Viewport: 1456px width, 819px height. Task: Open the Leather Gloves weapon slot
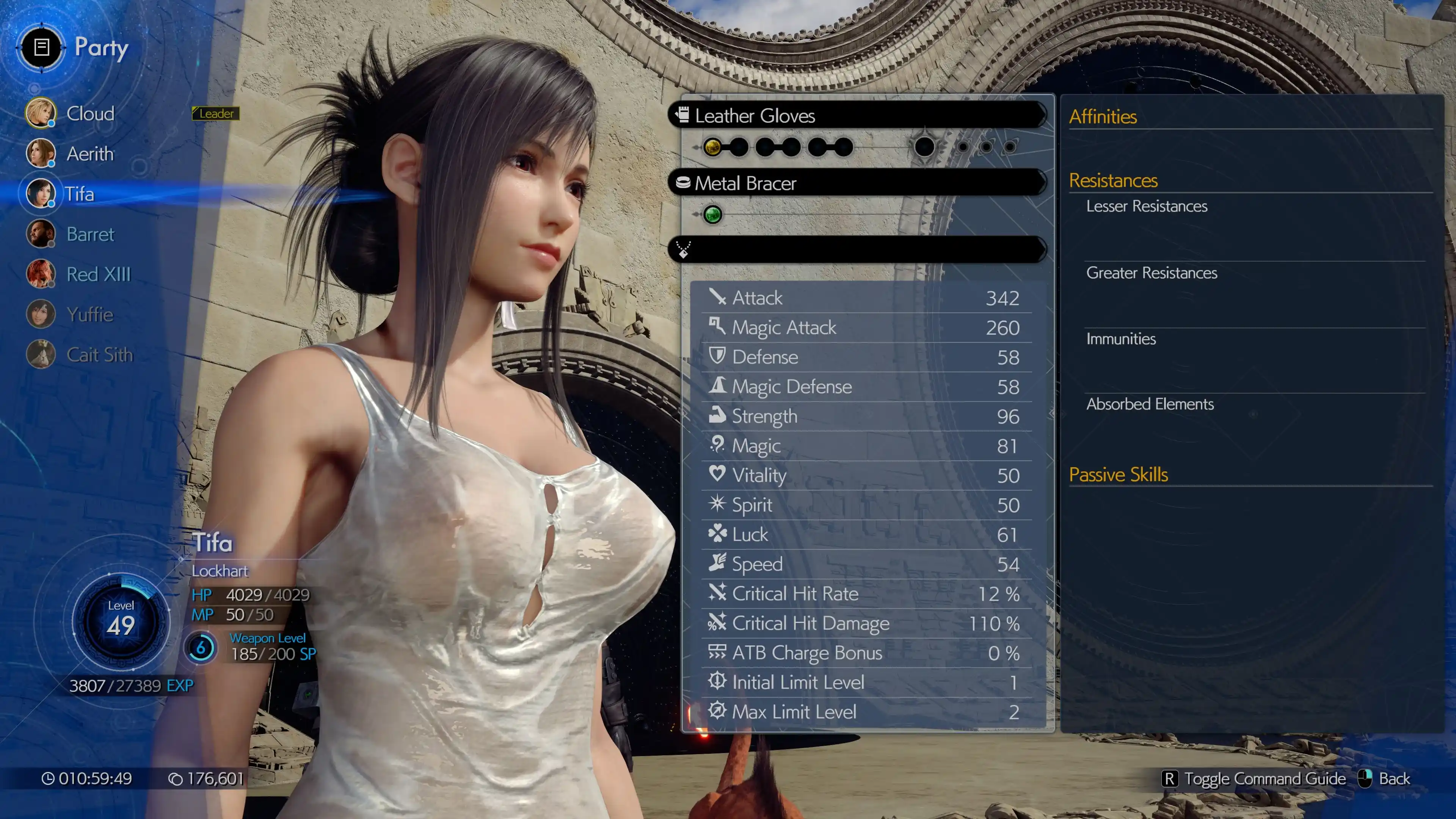(857, 116)
